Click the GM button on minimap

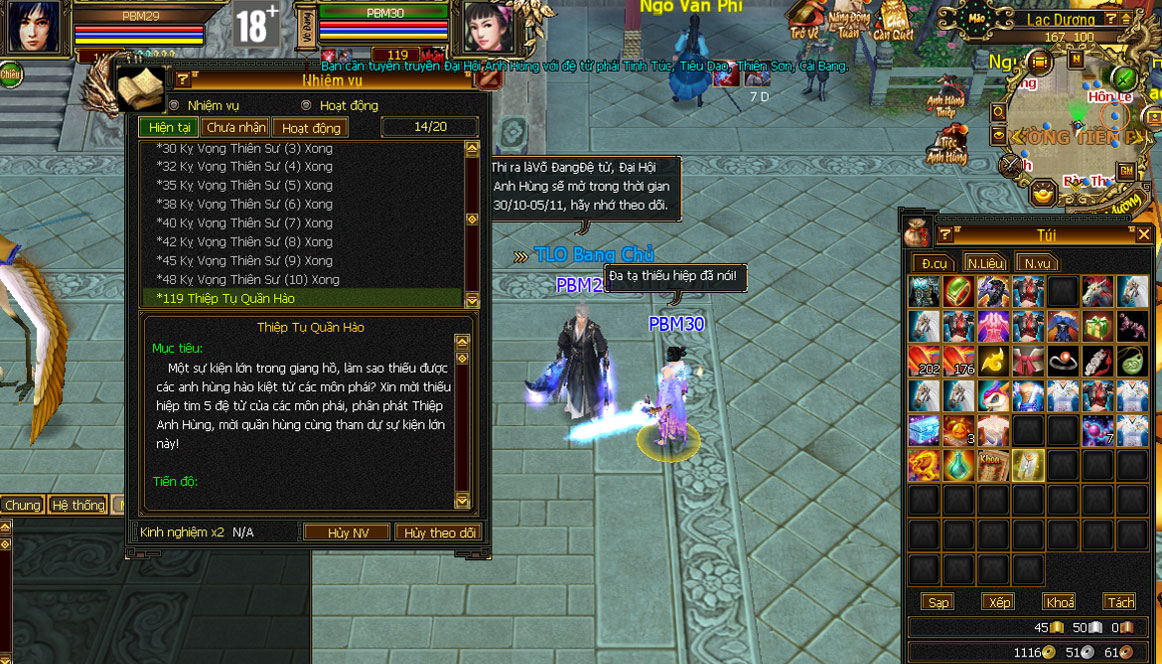(x=1127, y=171)
